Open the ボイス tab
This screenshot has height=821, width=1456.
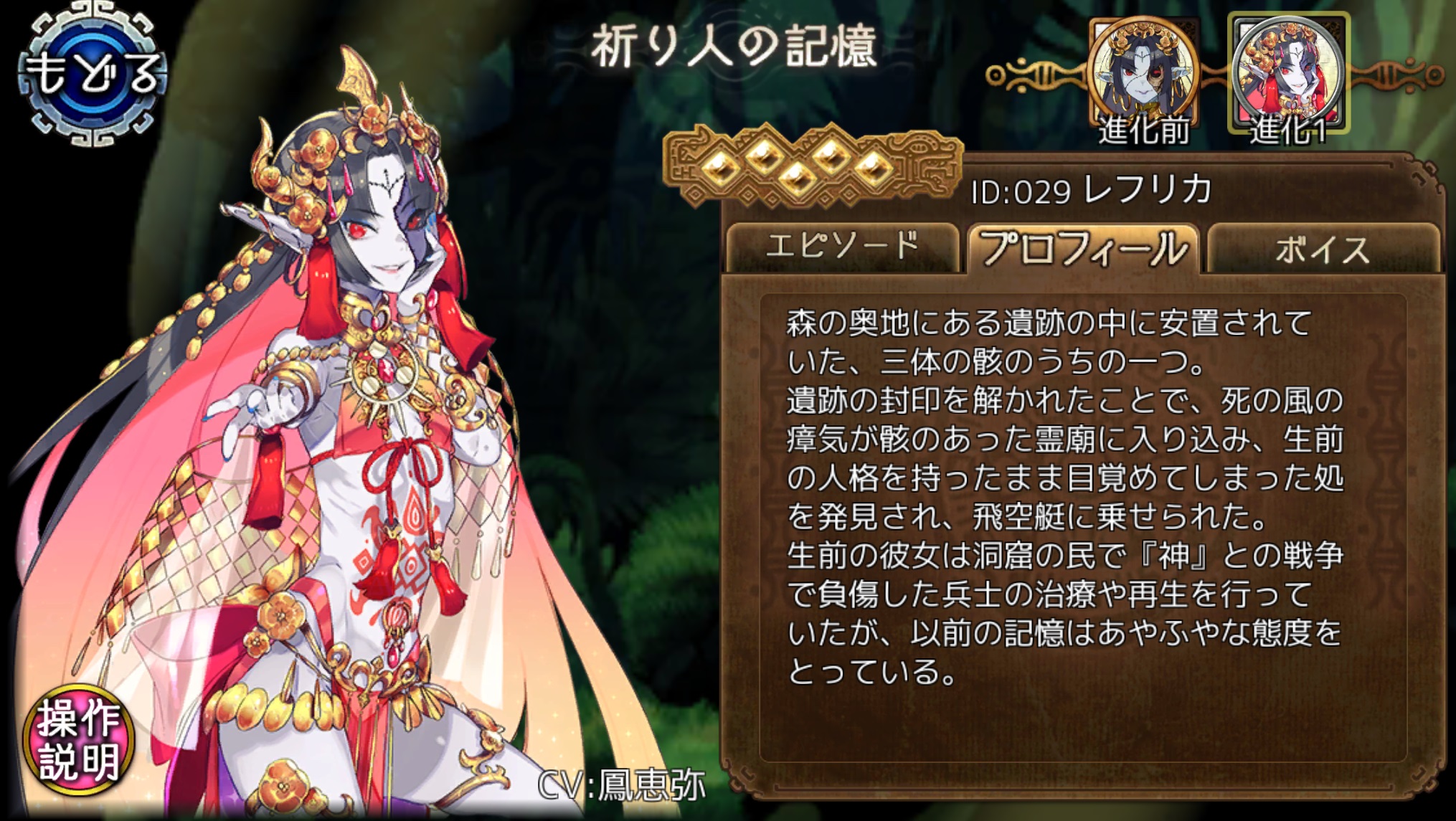(1323, 249)
